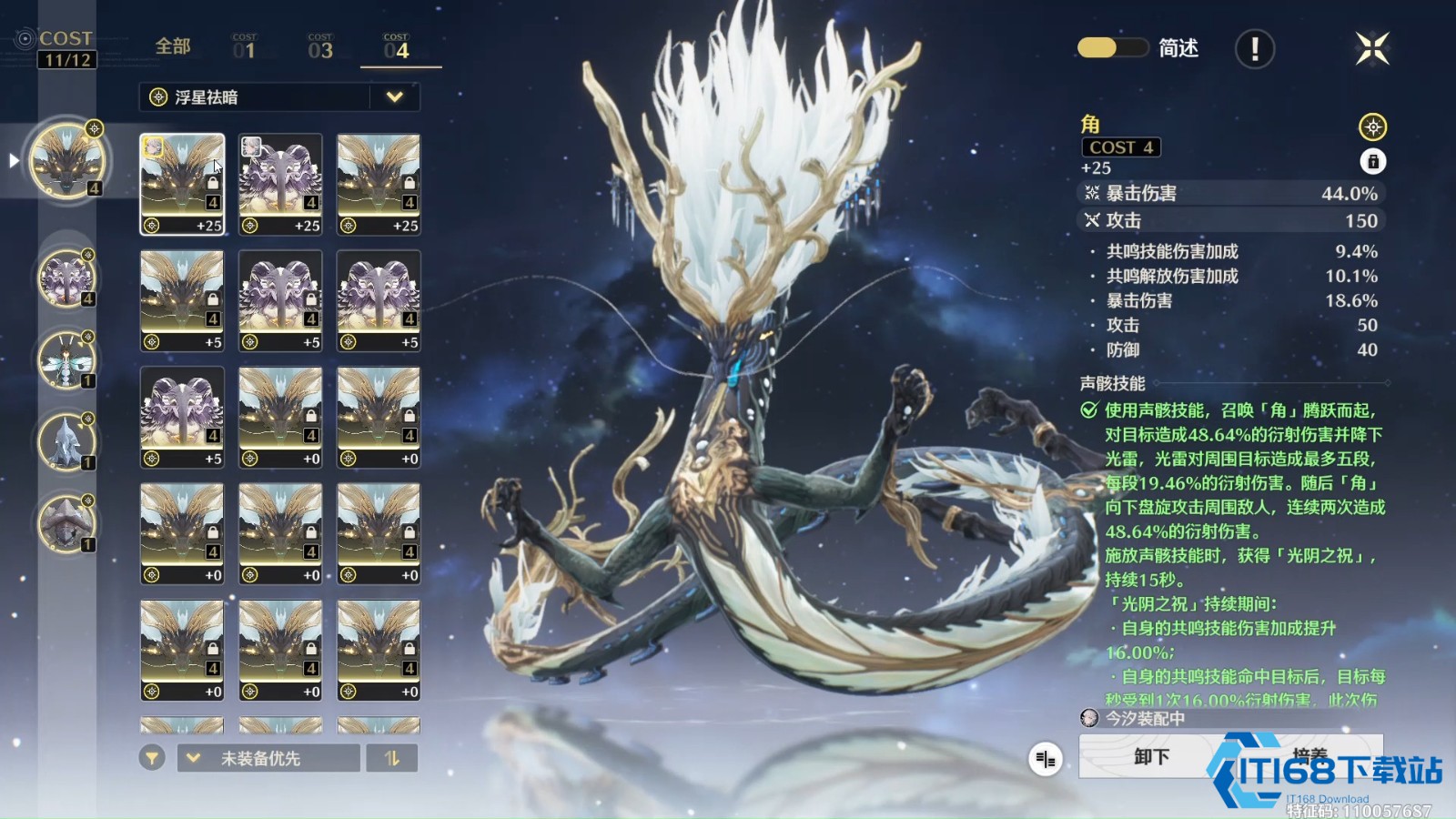Select the COST 1 filter tab
Image resolution: width=1456 pixels, height=819 pixels.
(244, 47)
